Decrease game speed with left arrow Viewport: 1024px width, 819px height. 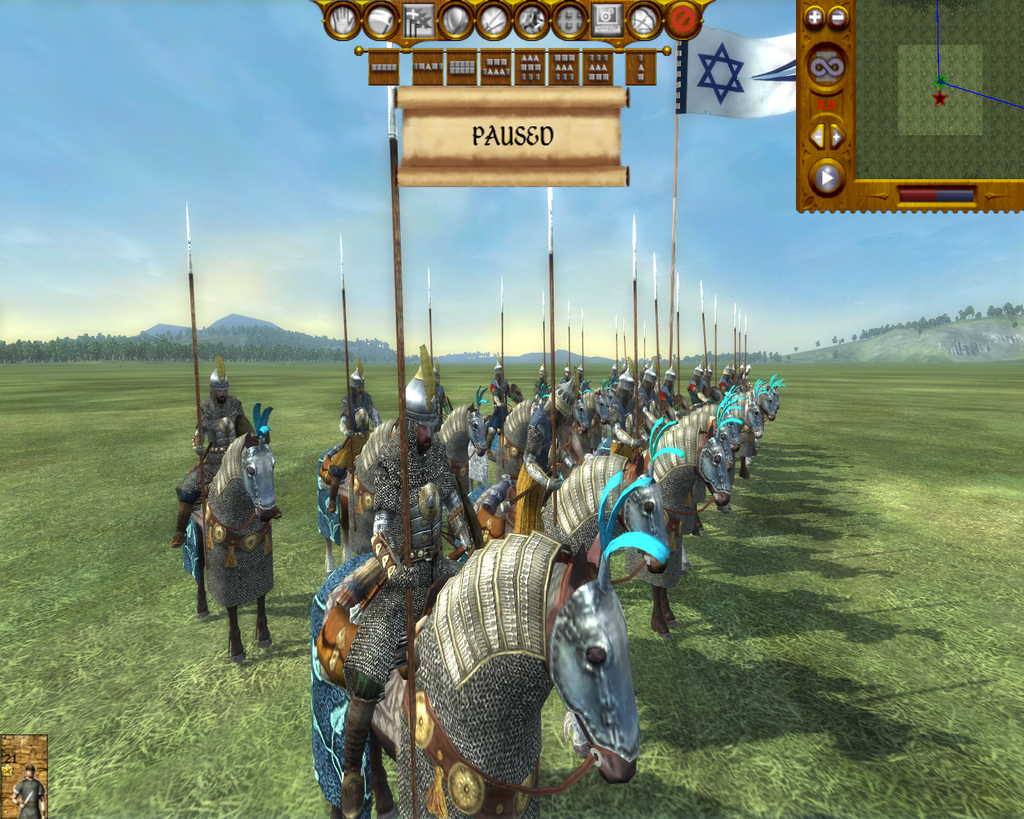click(x=817, y=135)
